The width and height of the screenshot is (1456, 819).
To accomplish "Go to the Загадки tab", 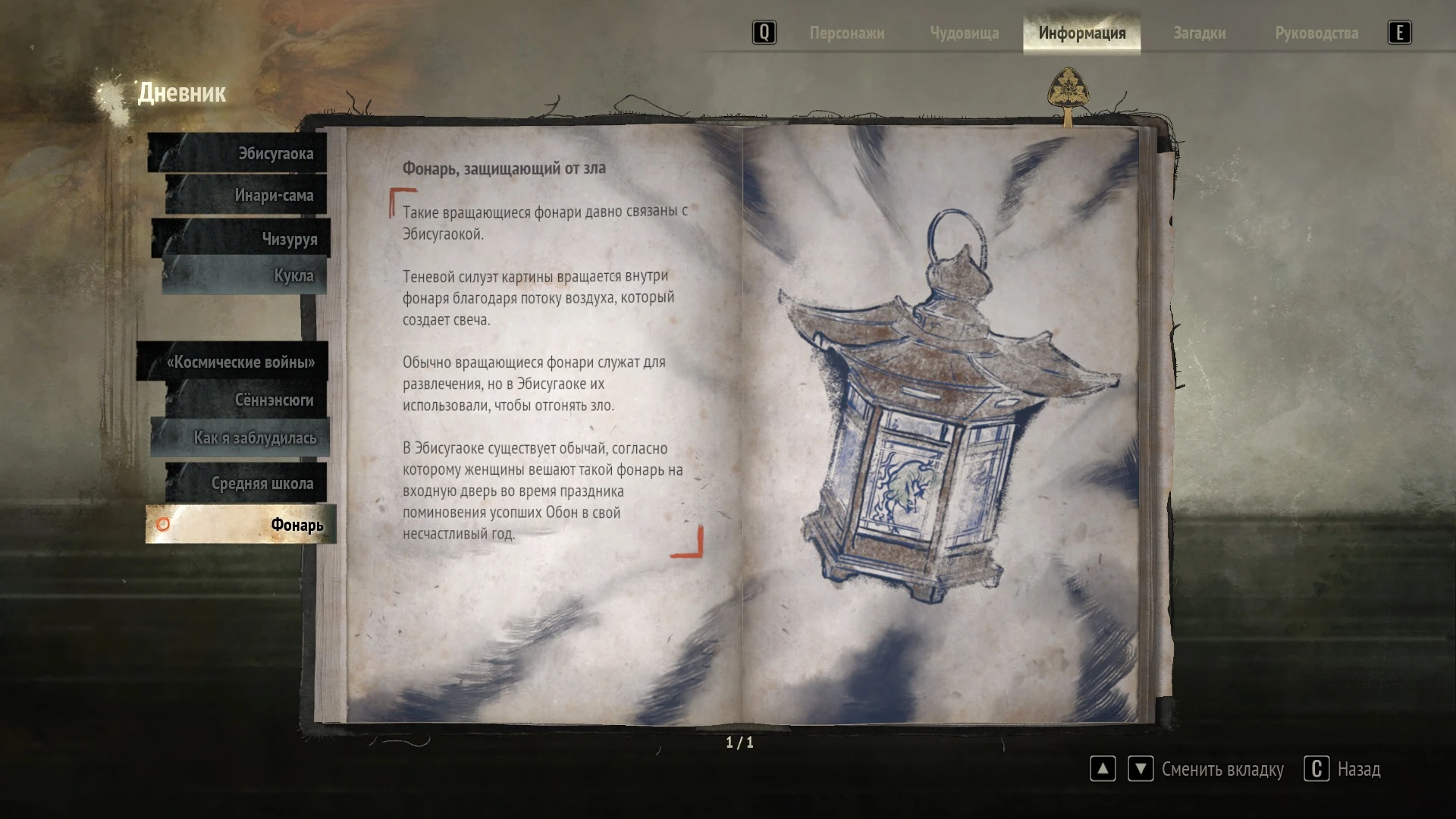I will [1199, 33].
